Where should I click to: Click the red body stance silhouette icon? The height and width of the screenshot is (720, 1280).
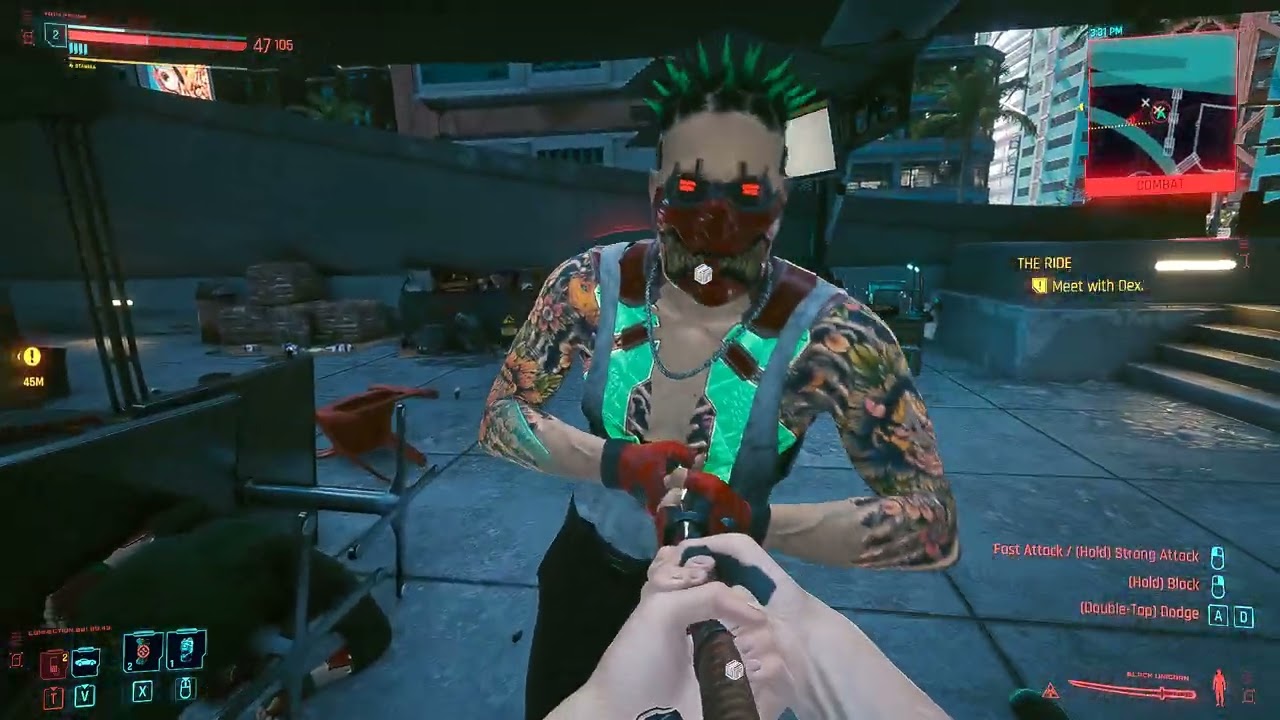[1219, 687]
